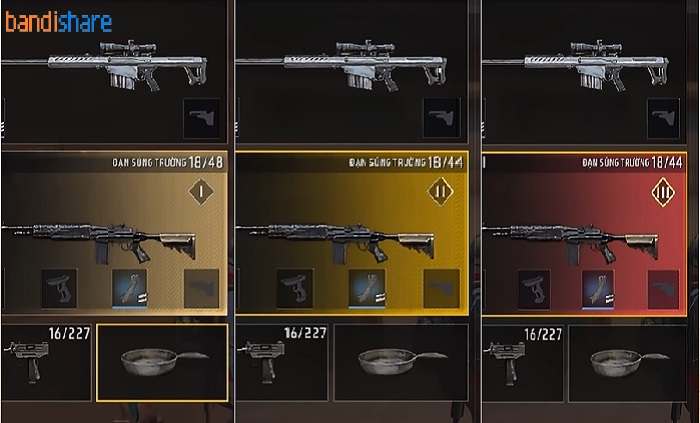Click the bandishare logo
The height and width of the screenshot is (423, 700).
click(x=58, y=22)
